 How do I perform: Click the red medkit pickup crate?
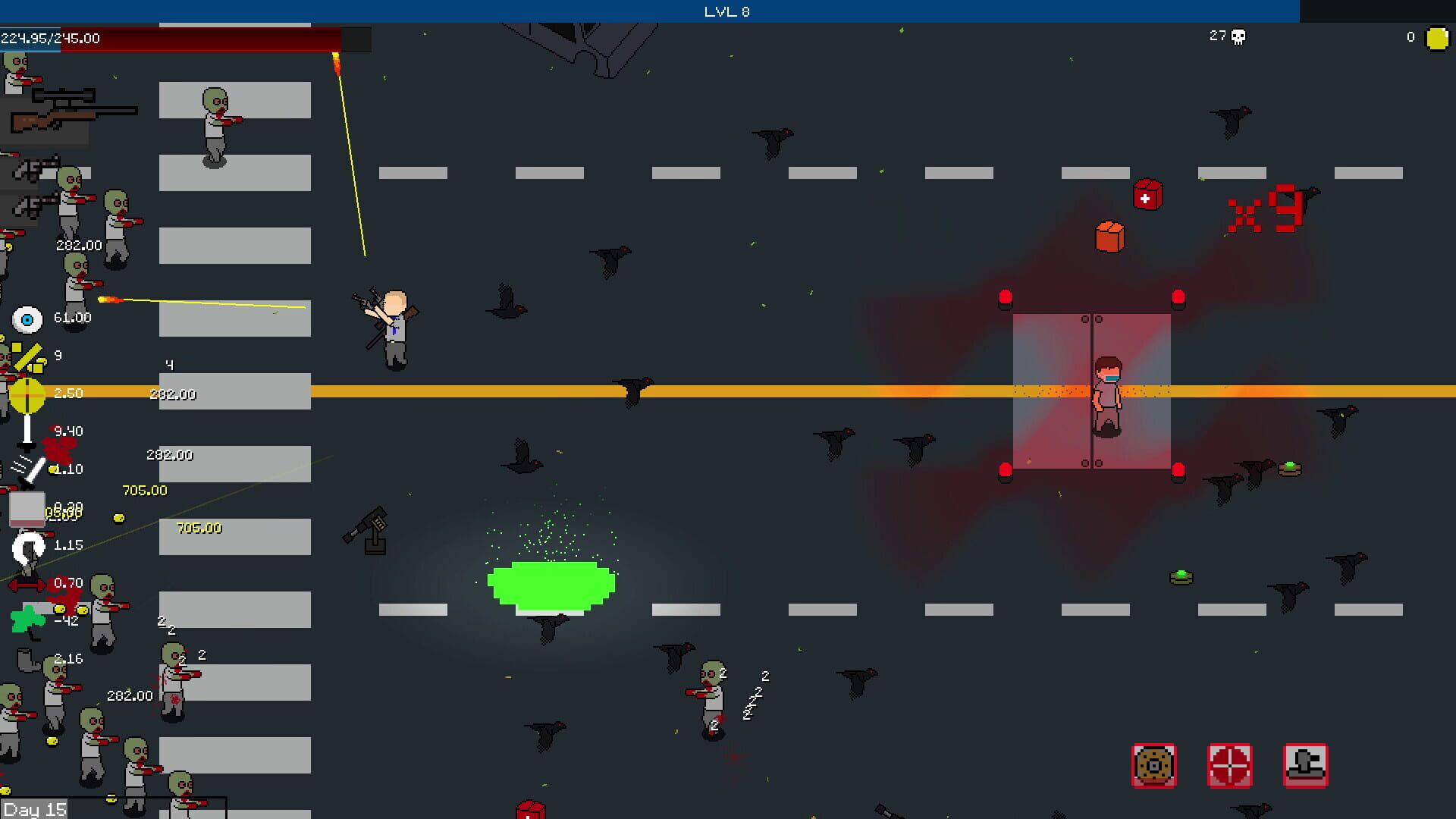pyautogui.click(x=1145, y=196)
